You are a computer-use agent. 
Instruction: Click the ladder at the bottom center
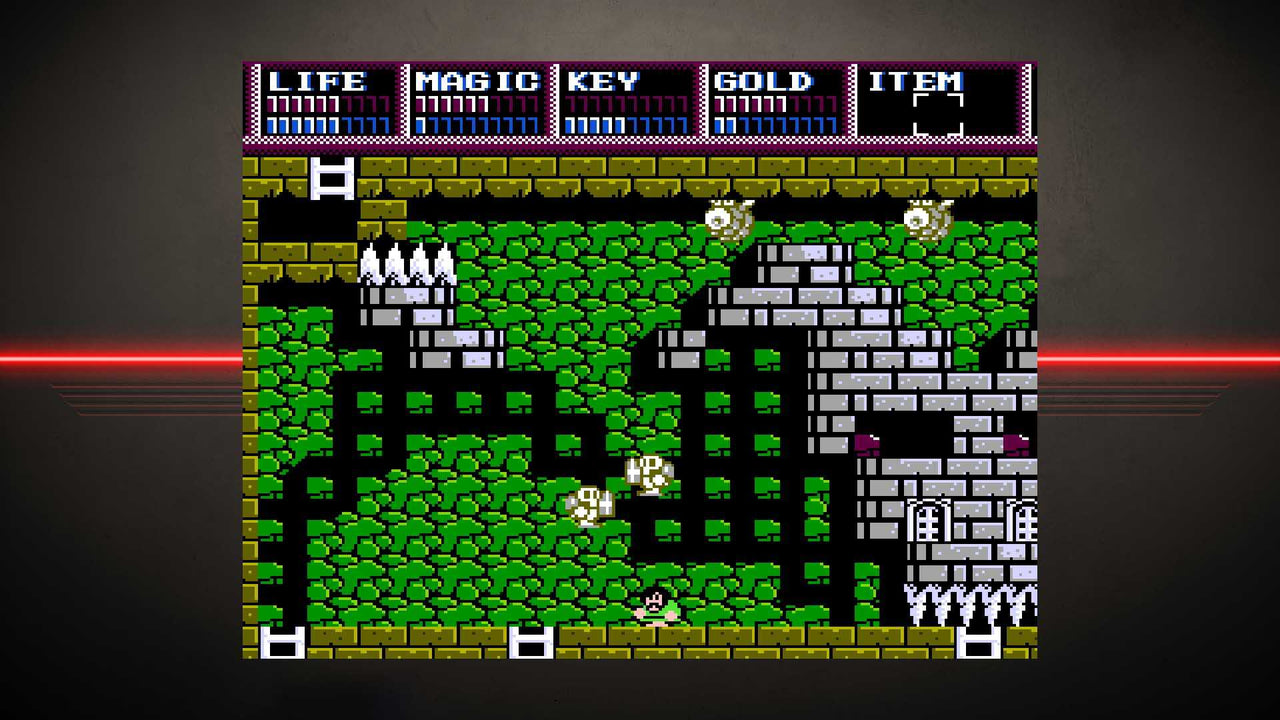click(530, 640)
